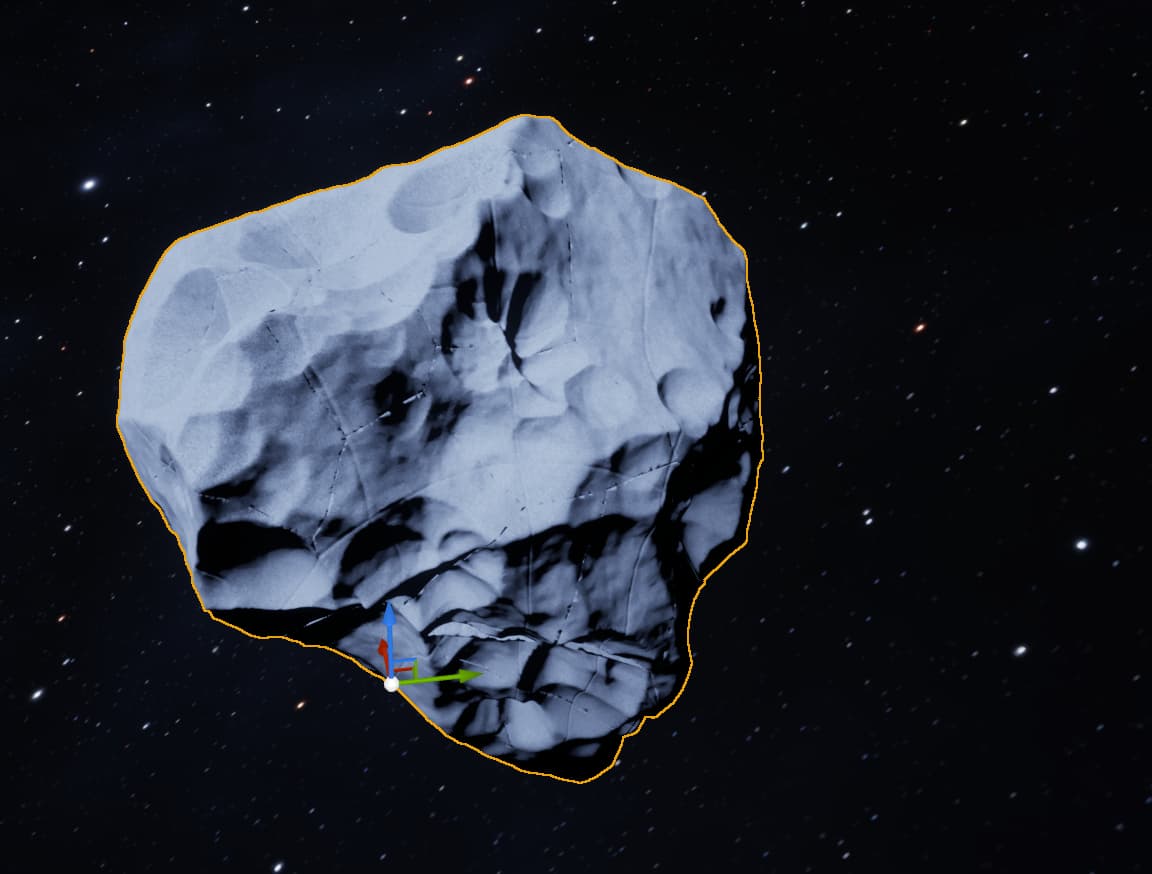Click the white gizmo center sphere
The image size is (1152, 874).
391,684
